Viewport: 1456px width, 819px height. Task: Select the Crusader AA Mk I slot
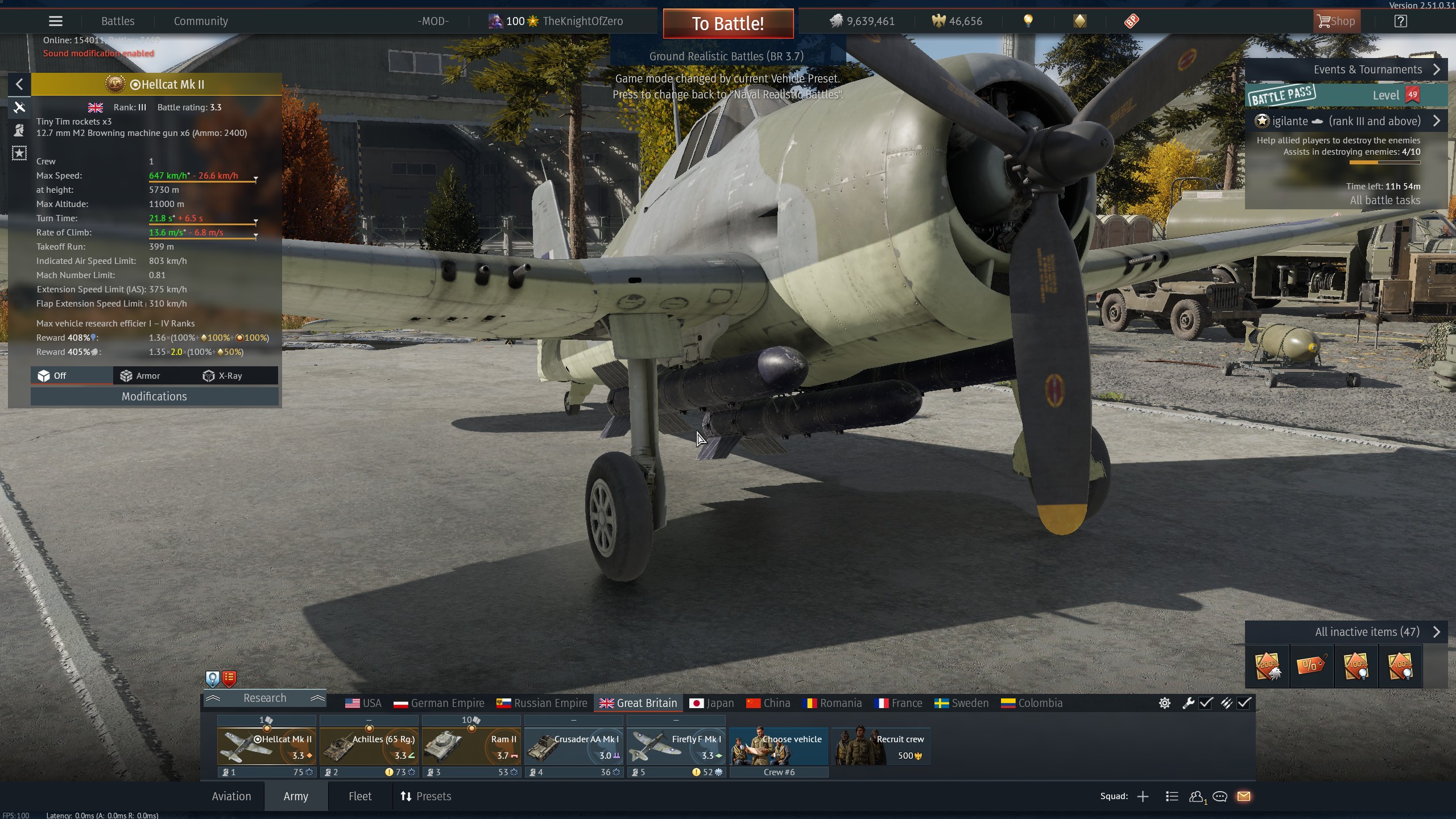pos(573,747)
